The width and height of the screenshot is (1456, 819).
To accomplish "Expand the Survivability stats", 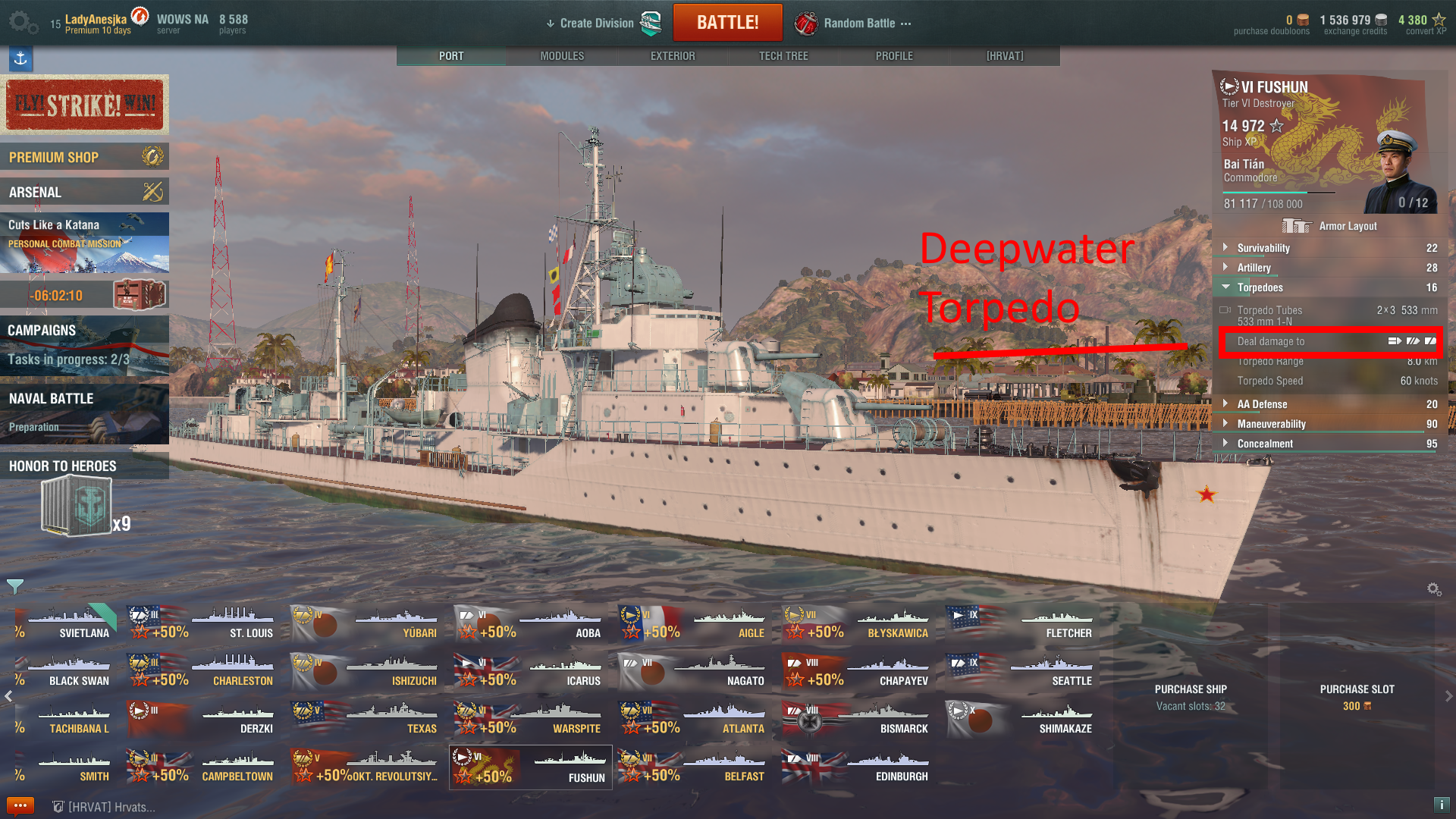I will tap(1263, 248).
